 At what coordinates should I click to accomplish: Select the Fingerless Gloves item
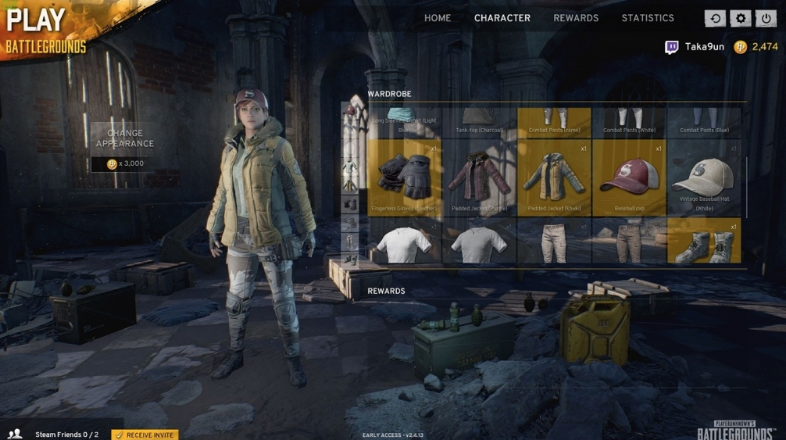pos(405,177)
